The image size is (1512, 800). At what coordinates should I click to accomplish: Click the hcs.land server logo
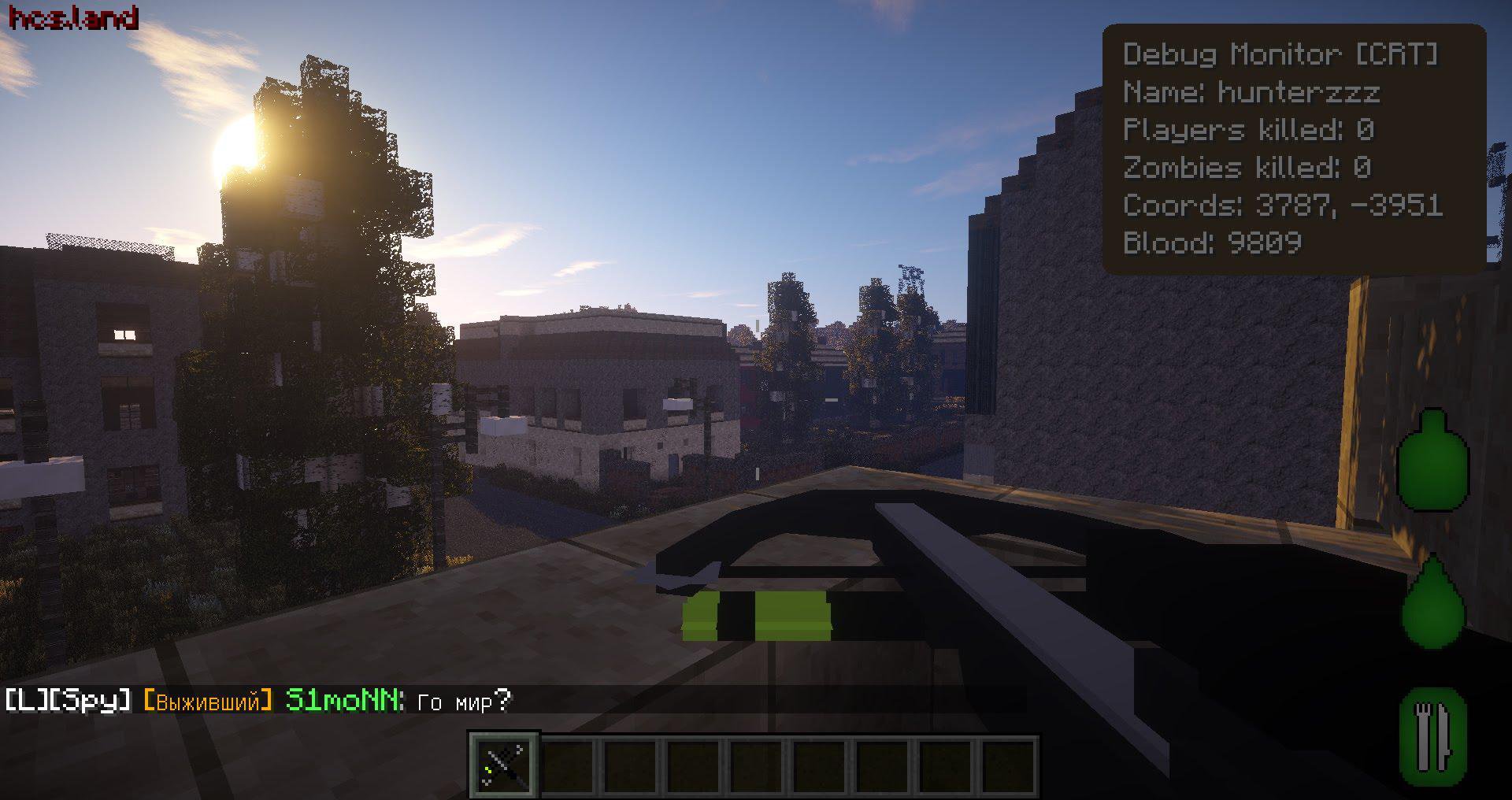coord(75,17)
